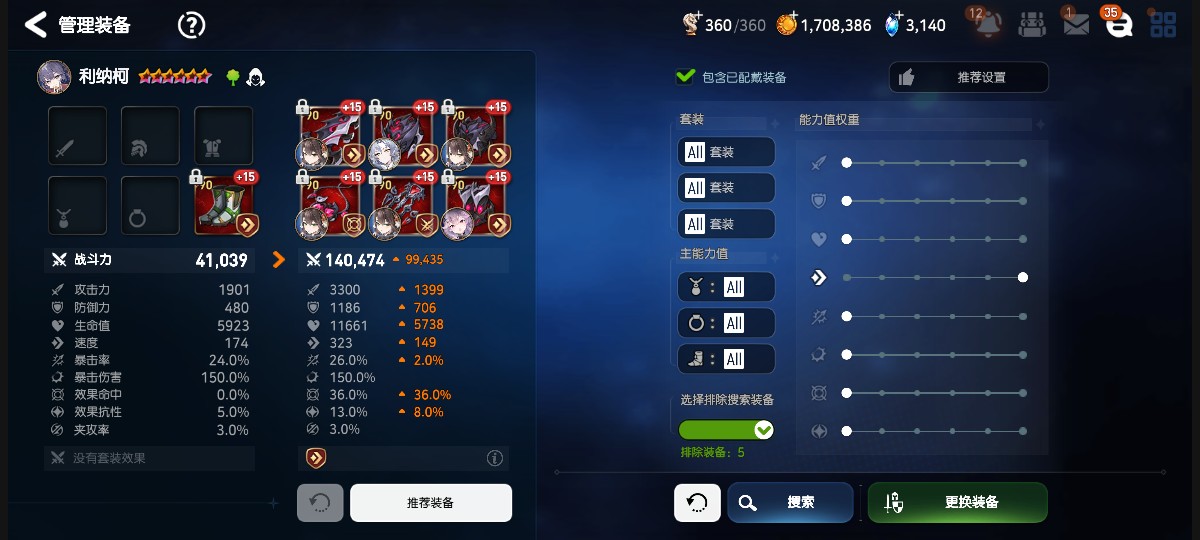Open the necklace main stat dropdown
The width and height of the screenshot is (1200, 540).
[726, 287]
